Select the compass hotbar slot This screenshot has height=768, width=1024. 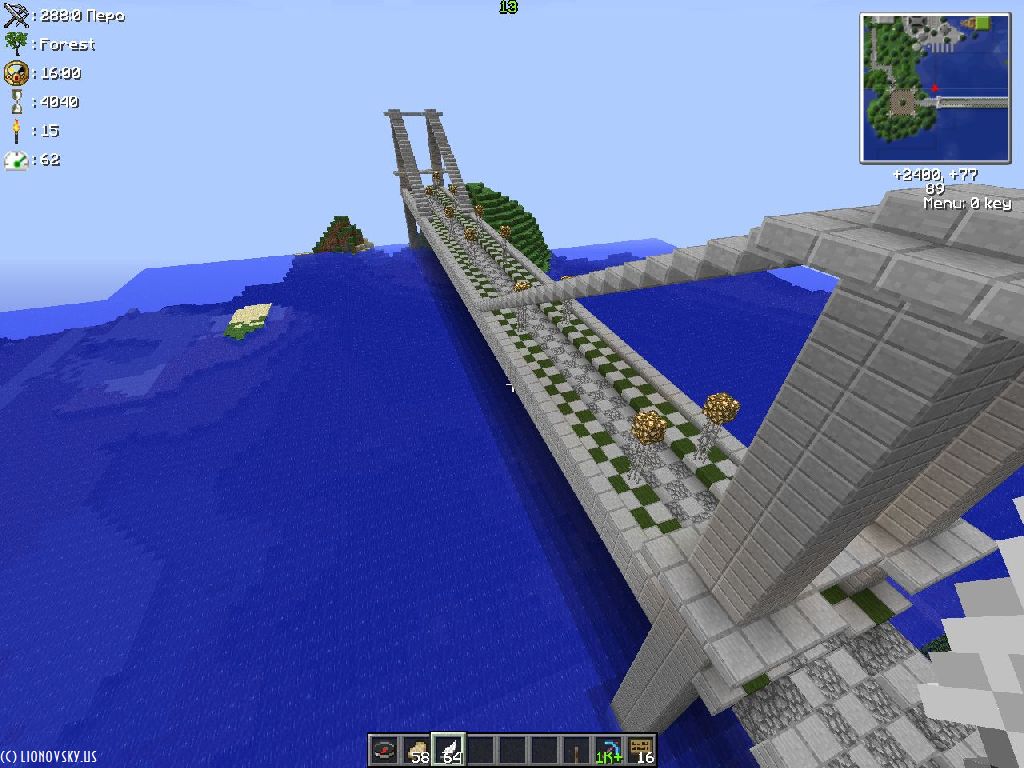[384, 750]
